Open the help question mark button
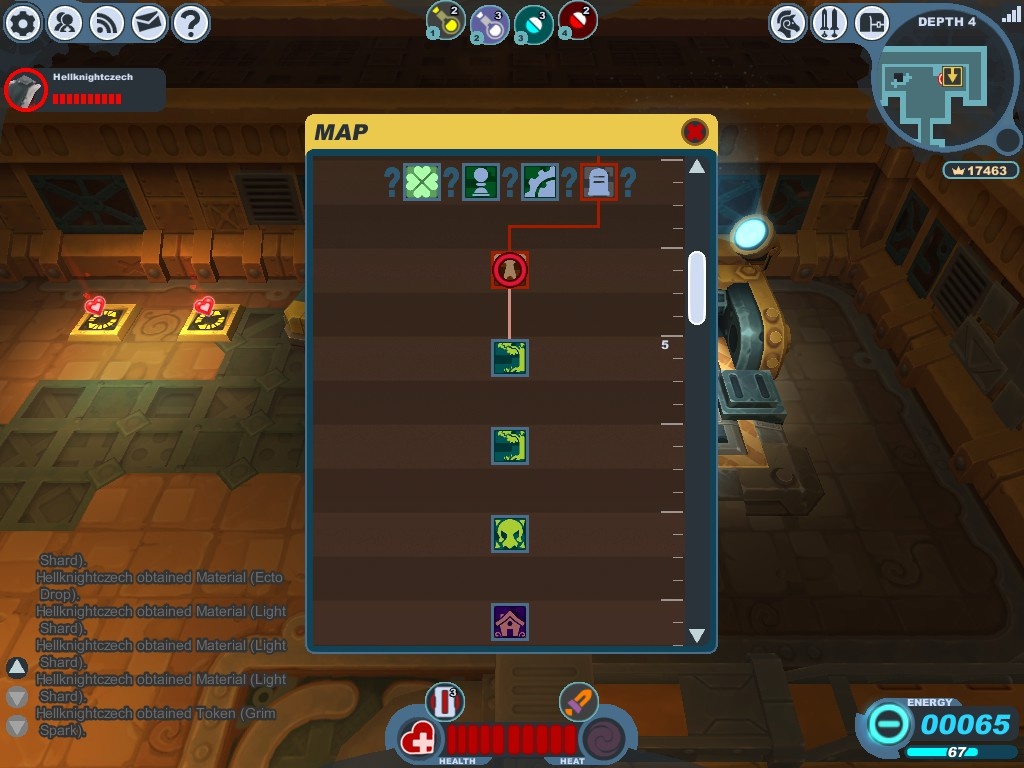This screenshot has height=768, width=1024. [190, 22]
